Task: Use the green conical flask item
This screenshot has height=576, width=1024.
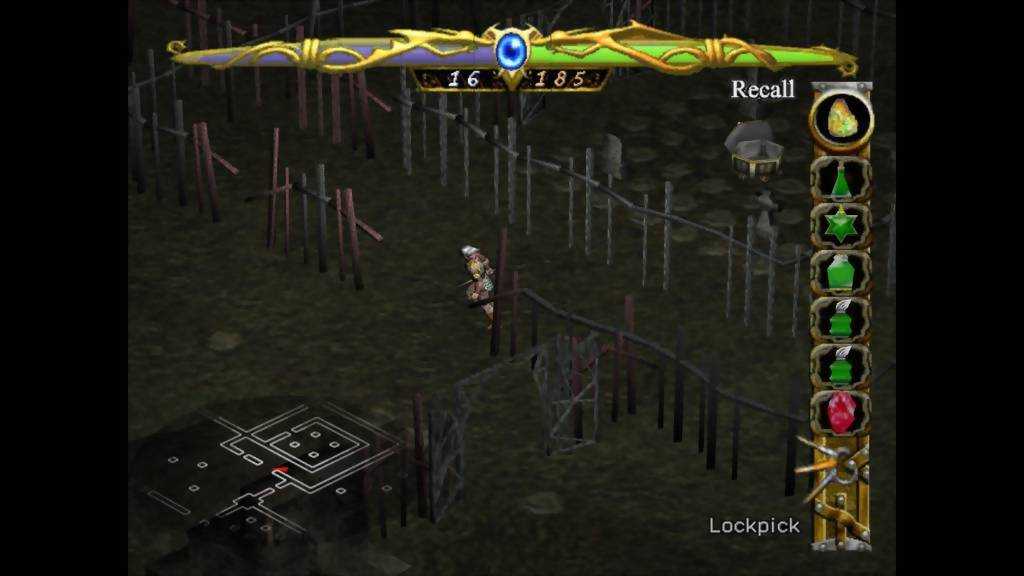Action: (x=840, y=180)
